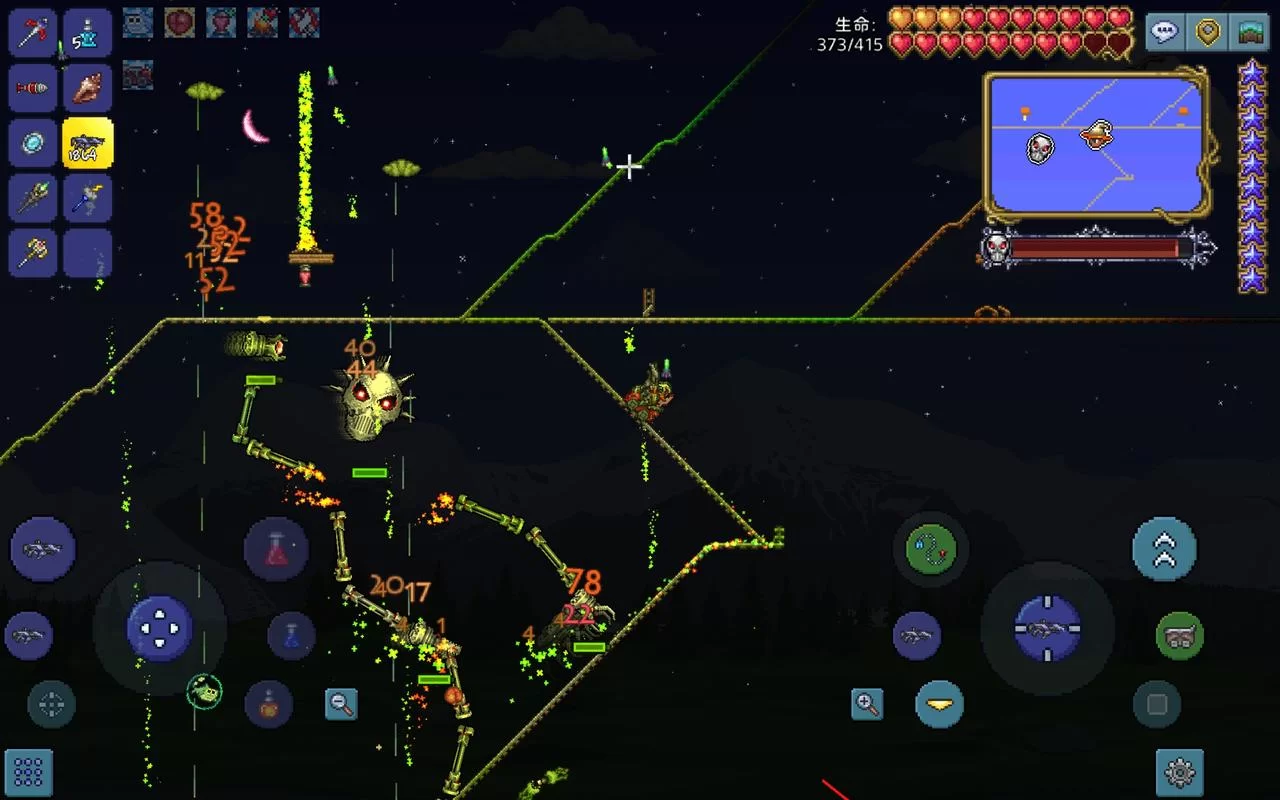
Task: Use the orange buff potion quick button
Action: tap(268, 704)
